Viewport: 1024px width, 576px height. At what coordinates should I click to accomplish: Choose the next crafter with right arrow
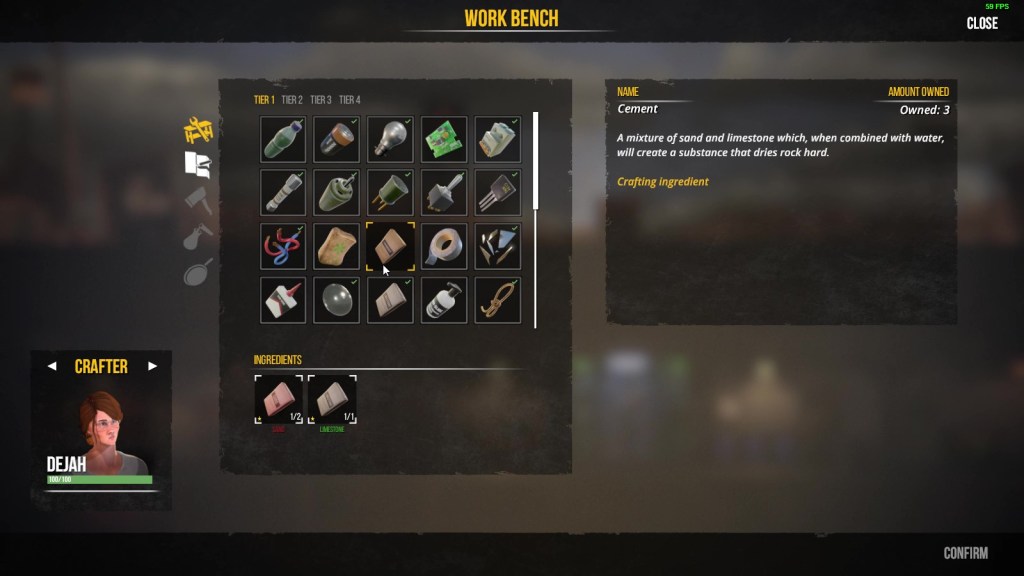(153, 366)
